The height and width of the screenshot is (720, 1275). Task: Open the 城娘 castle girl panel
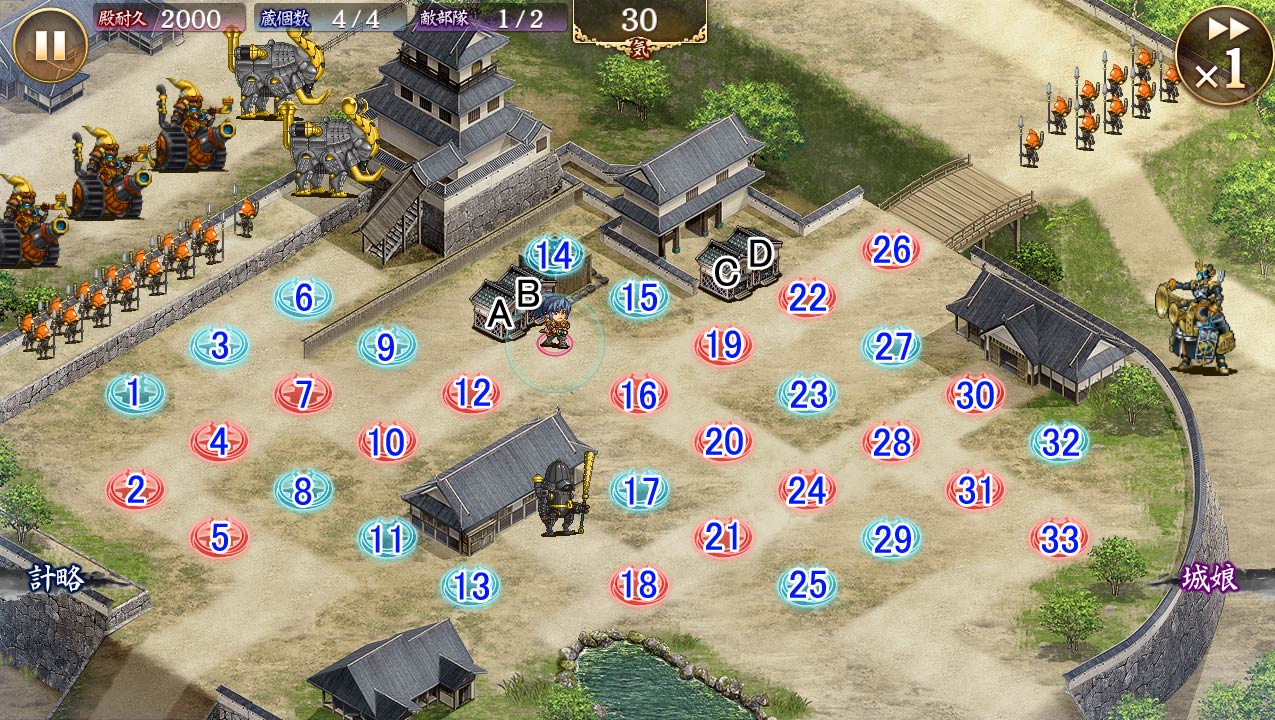pos(1210,578)
